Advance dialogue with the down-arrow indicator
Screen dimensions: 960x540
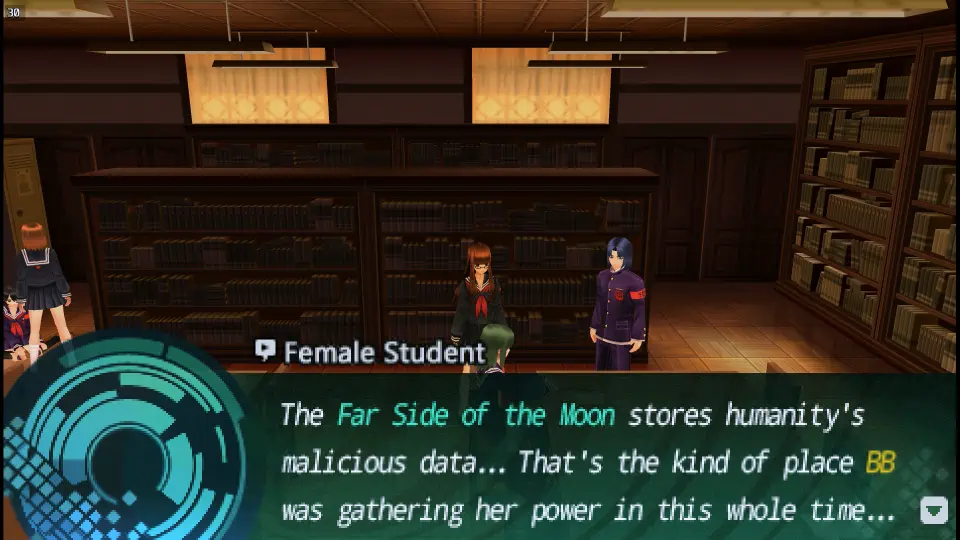click(933, 511)
